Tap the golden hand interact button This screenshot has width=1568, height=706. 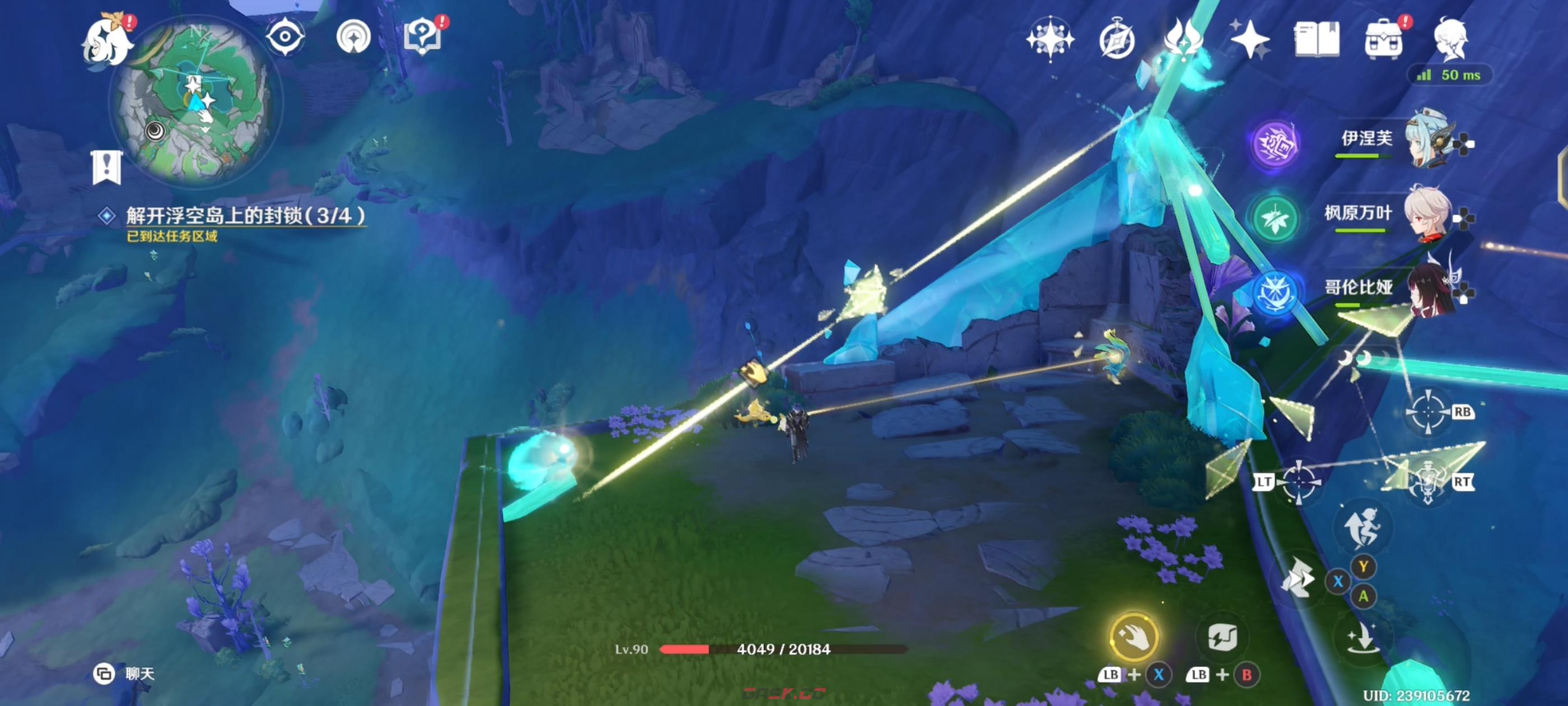[1133, 637]
